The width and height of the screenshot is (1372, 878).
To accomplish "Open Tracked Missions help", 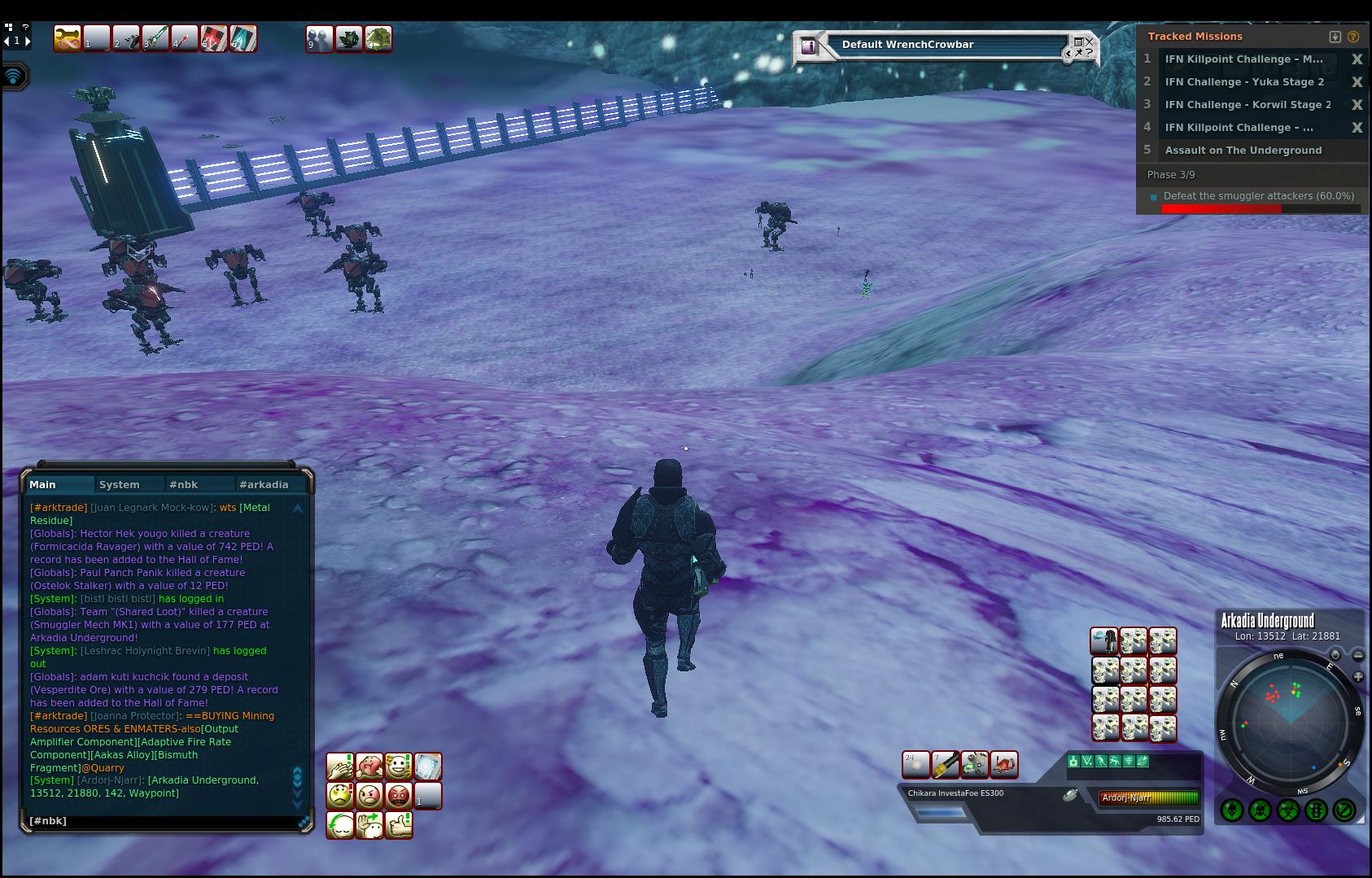I will [x=1353, y=37].
